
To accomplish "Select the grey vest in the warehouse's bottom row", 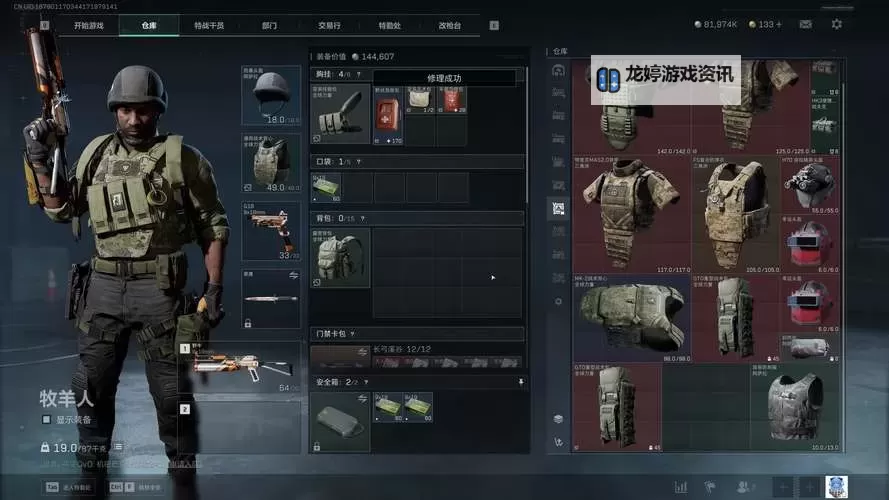I will click(x=796, y=406).
